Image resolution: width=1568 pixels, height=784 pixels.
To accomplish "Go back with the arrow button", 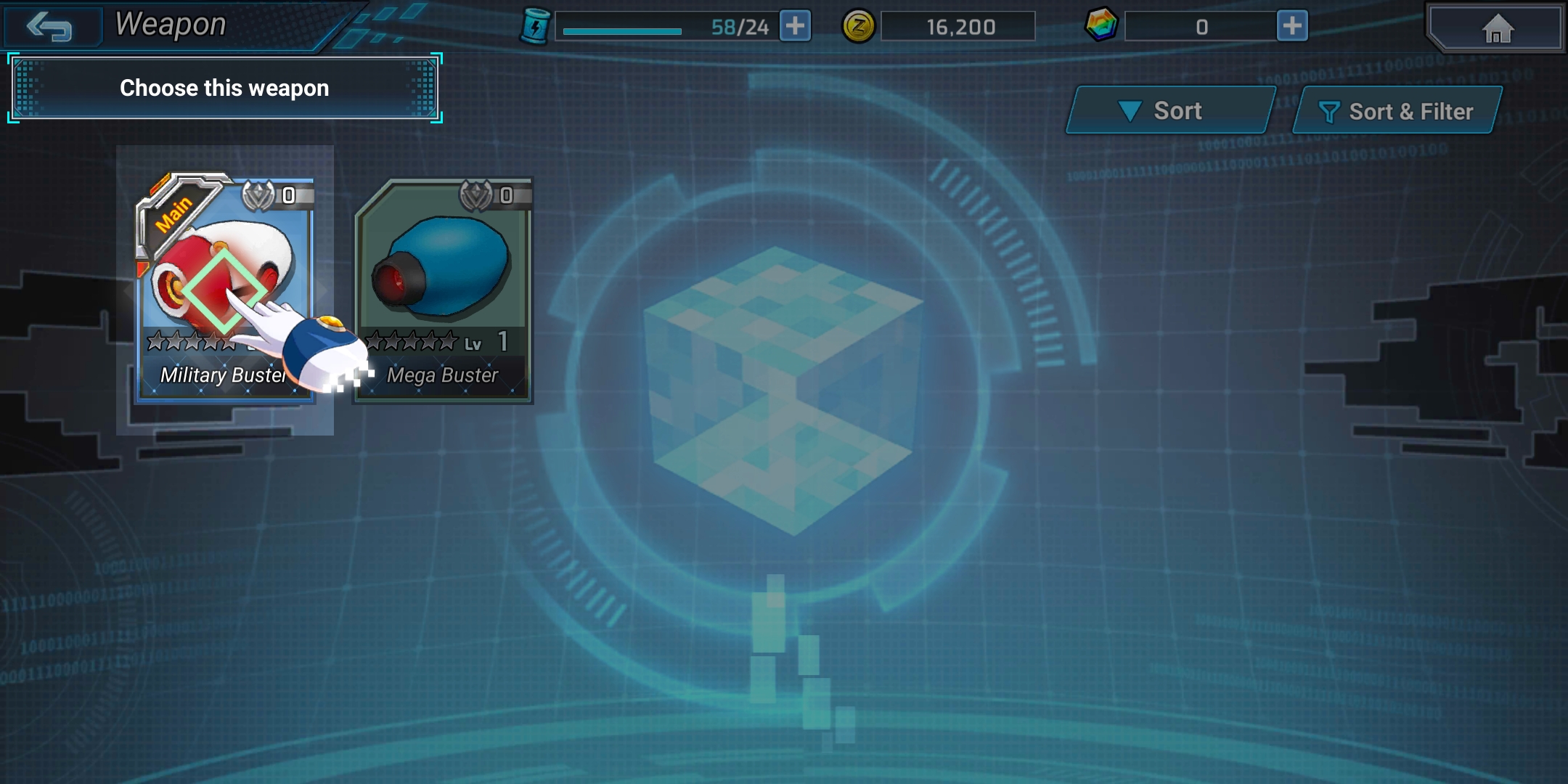I will pos(49,27).
